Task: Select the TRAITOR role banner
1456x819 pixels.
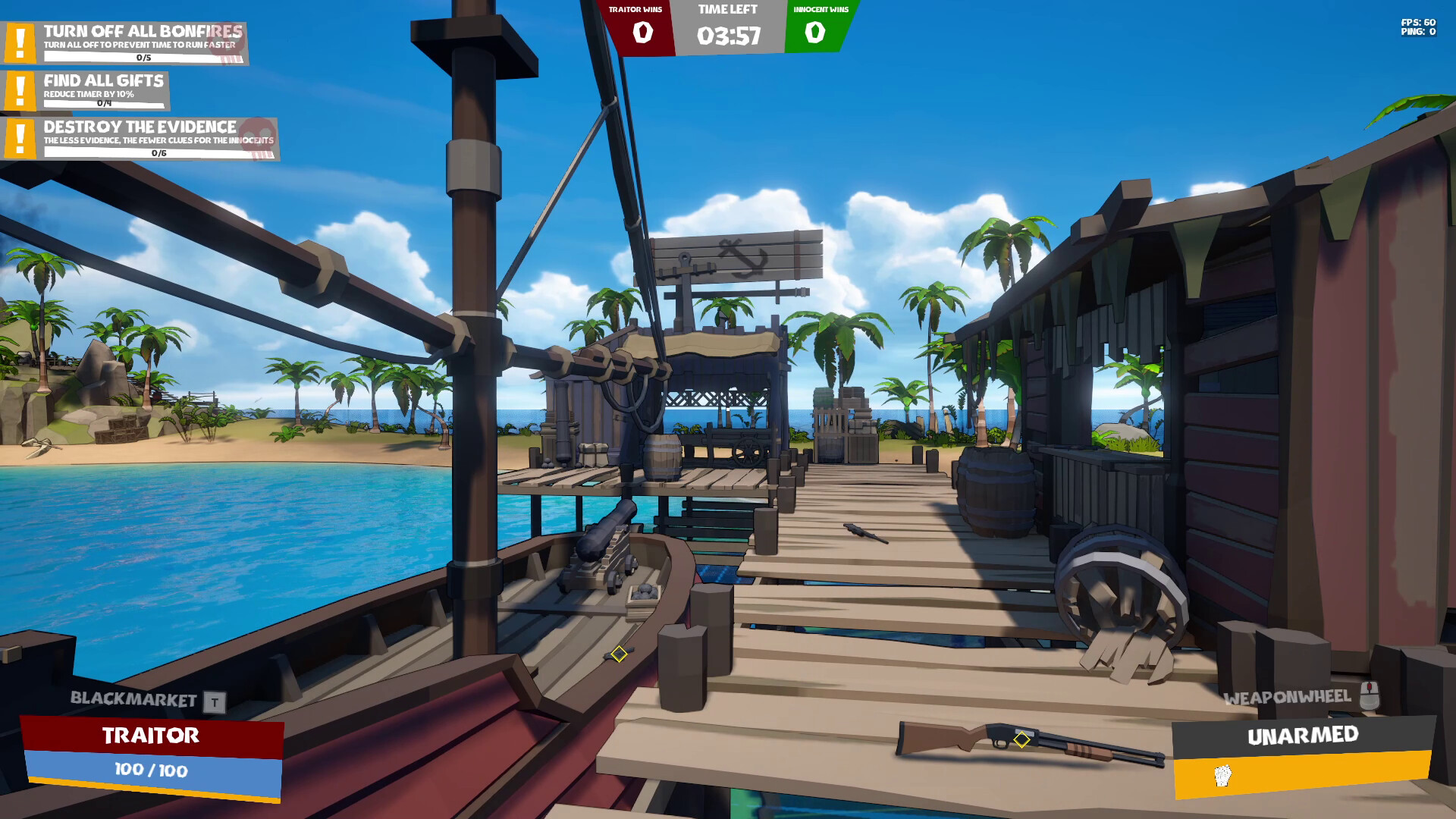Action: pyautogui.click(x=150, y=735)
